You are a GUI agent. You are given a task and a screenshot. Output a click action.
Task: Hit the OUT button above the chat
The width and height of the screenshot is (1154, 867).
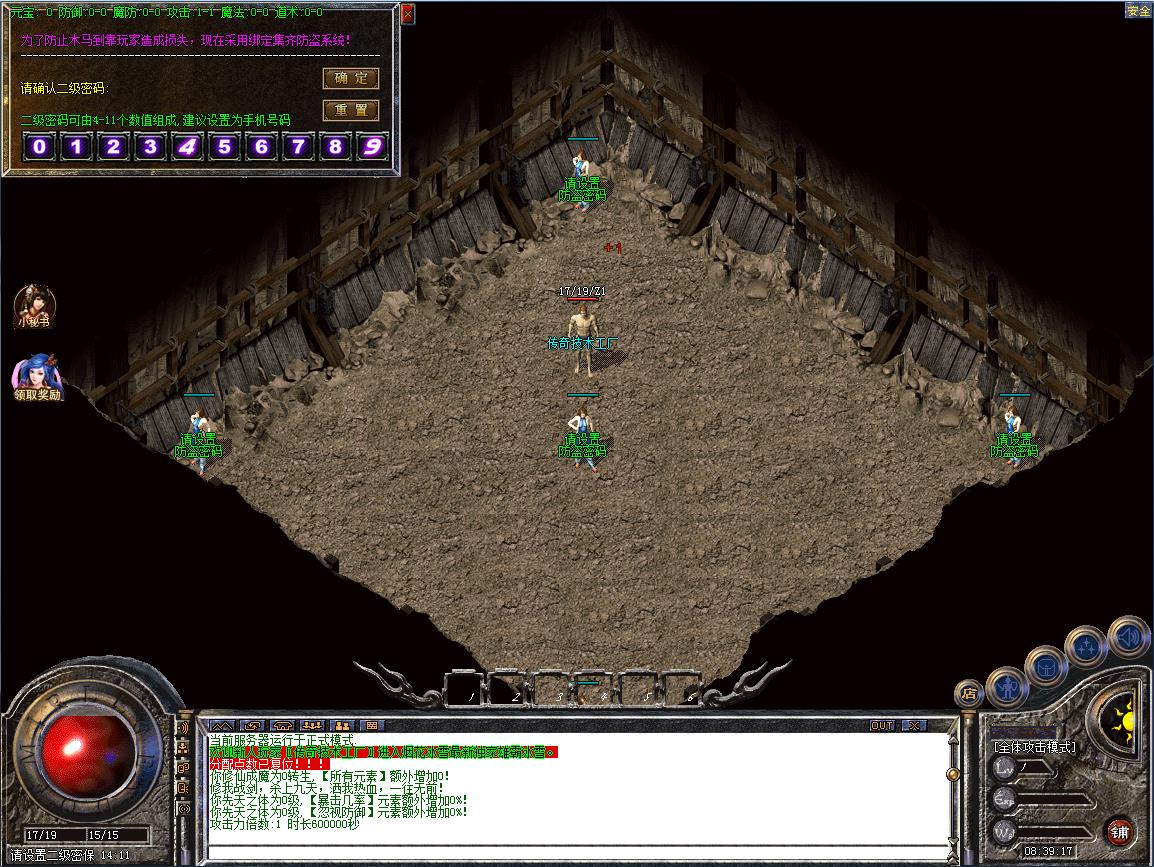coord(882,725)
